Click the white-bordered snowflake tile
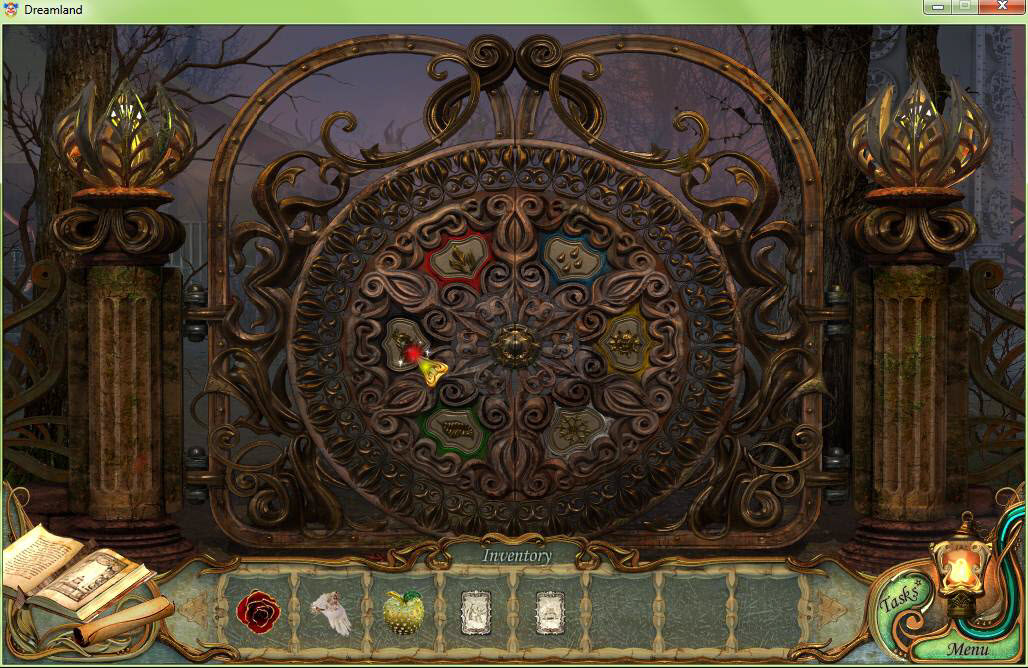Screen dimensions: 1028x668 point(575,431)
